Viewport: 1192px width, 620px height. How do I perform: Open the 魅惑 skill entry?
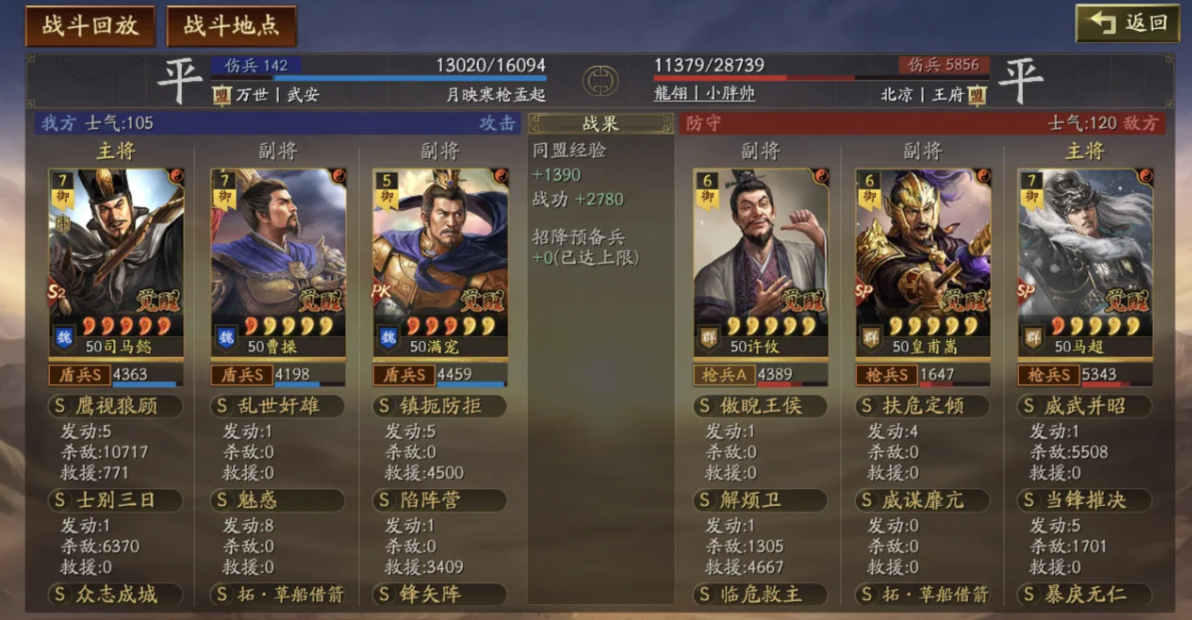pyautogui.click(x=278, y=500)
